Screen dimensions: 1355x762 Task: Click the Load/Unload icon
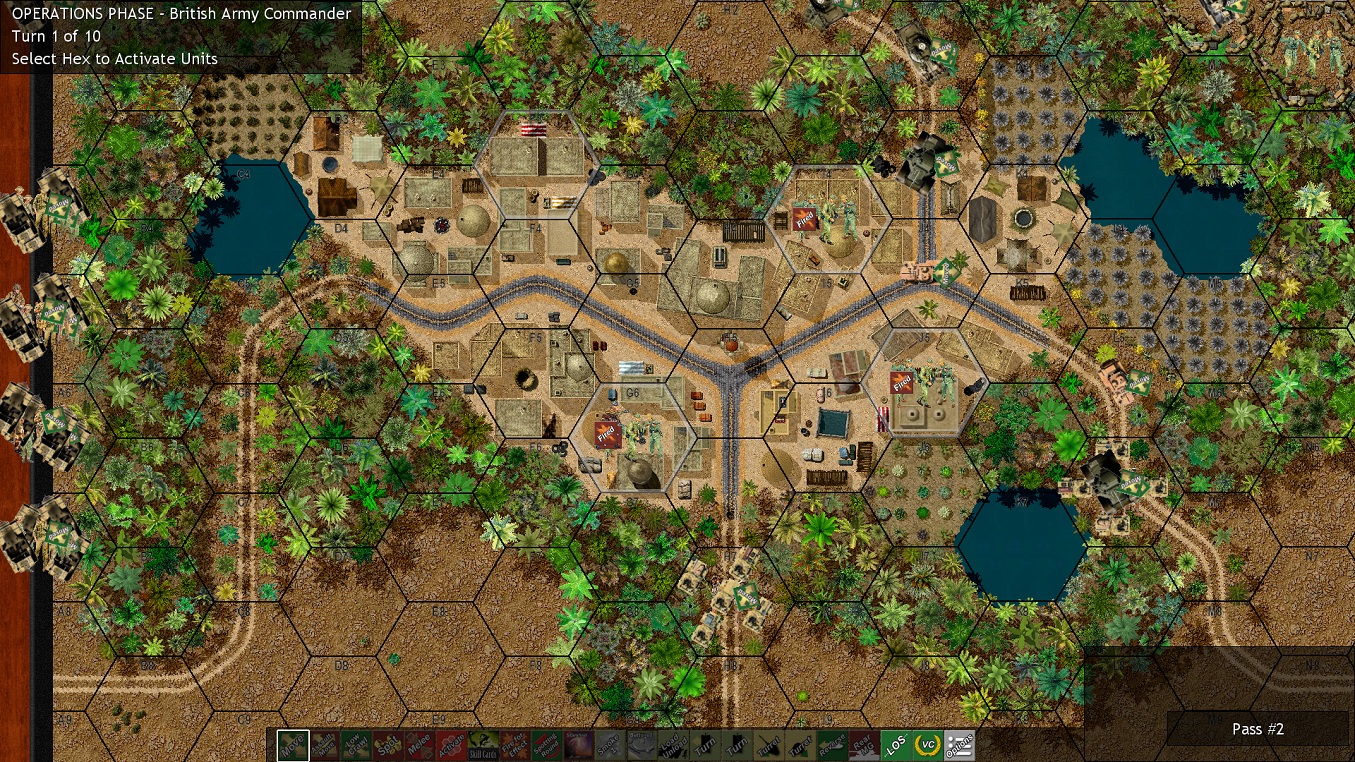(675, 746)
